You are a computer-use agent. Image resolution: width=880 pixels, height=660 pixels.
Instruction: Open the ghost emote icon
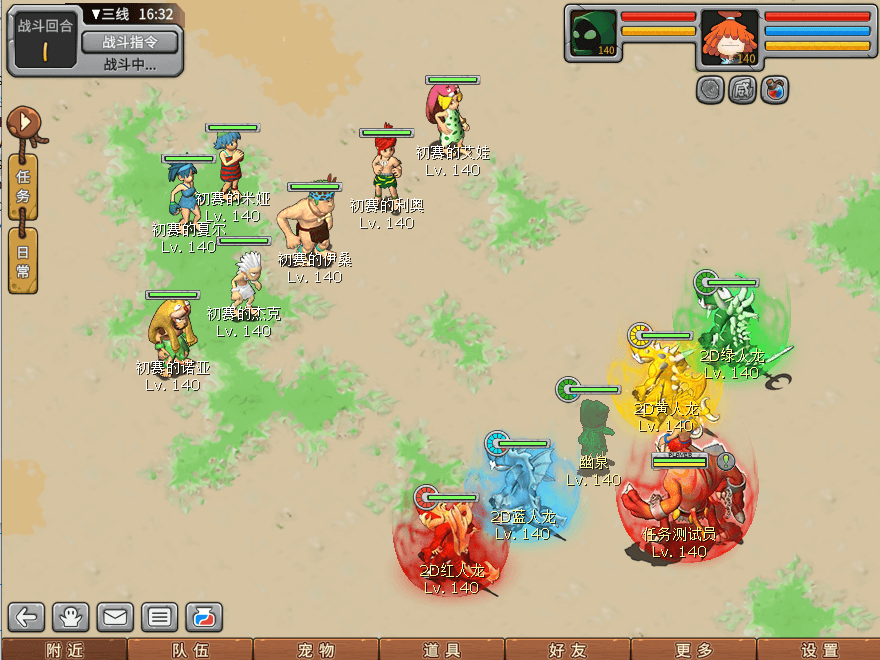coord(71,617)
